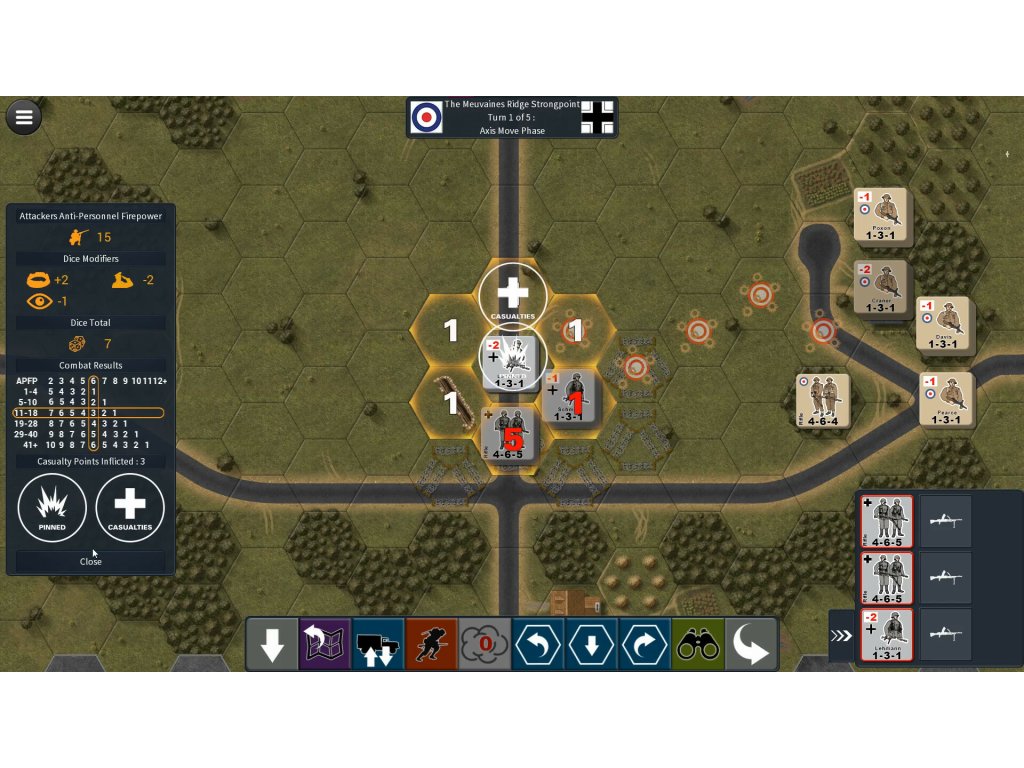Image resolution: width=1024 pixels, height=768 pixels.
Task: Click the down arrow toolbar button
Action: coord(272,645)
